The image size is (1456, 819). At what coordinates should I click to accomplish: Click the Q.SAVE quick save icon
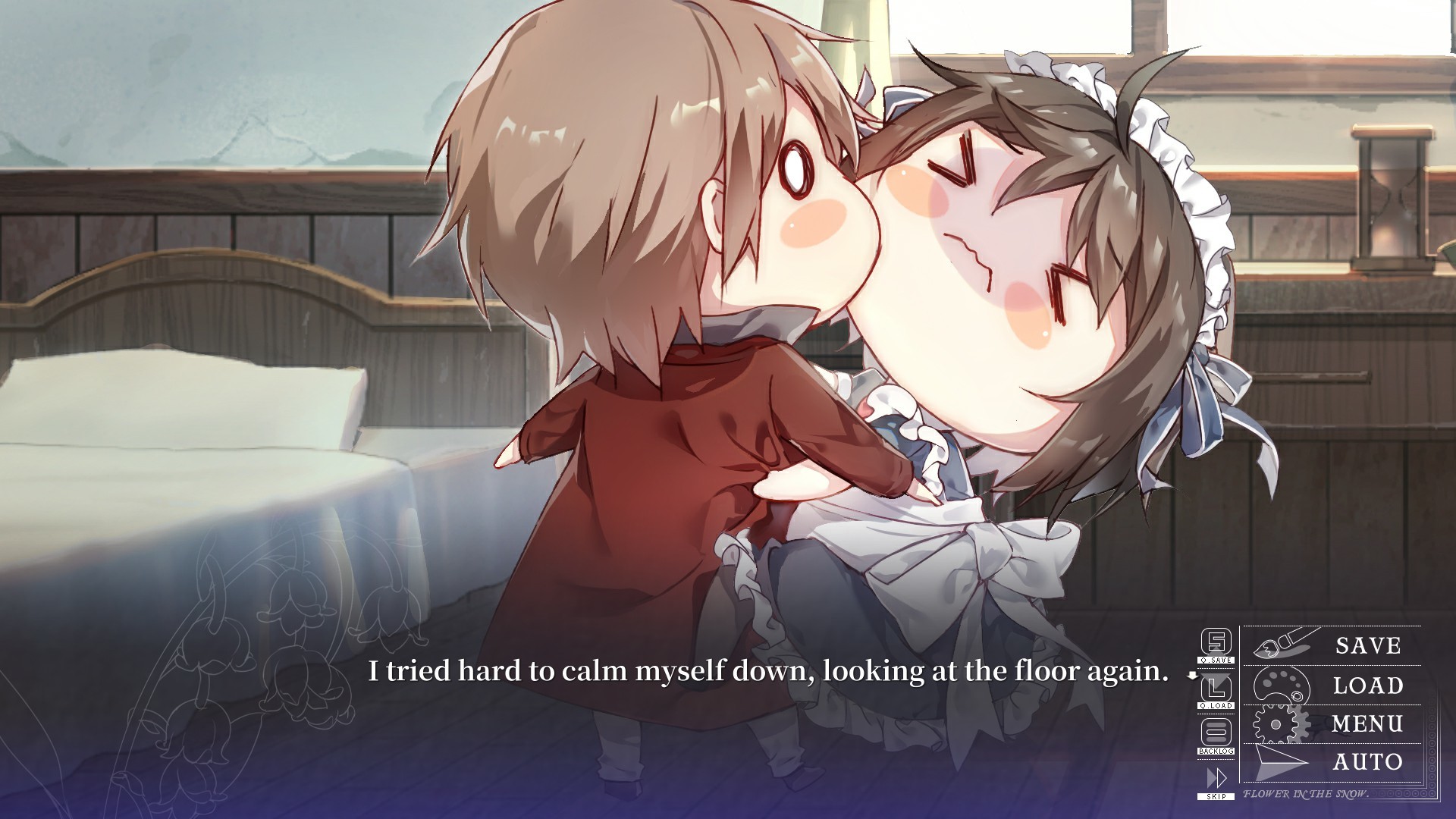(x=1216, y=642)
